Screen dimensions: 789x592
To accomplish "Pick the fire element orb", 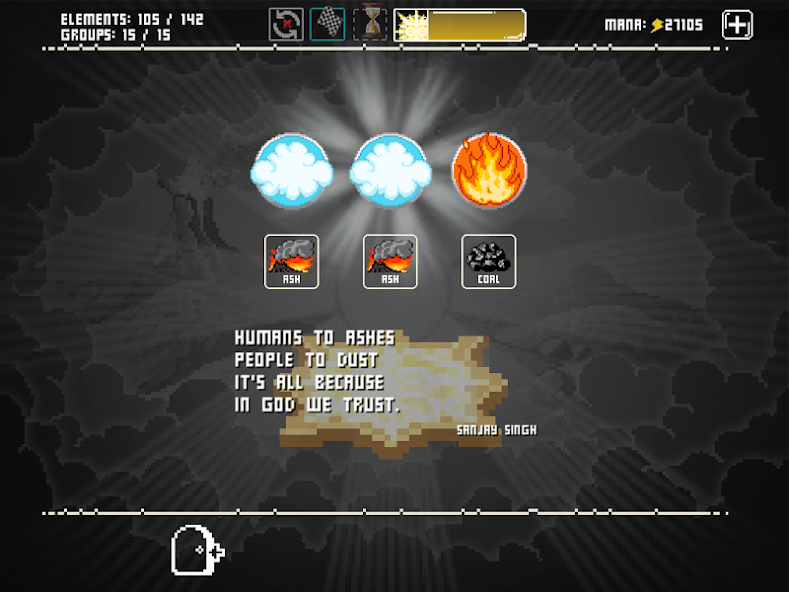I will coord(489,171).
